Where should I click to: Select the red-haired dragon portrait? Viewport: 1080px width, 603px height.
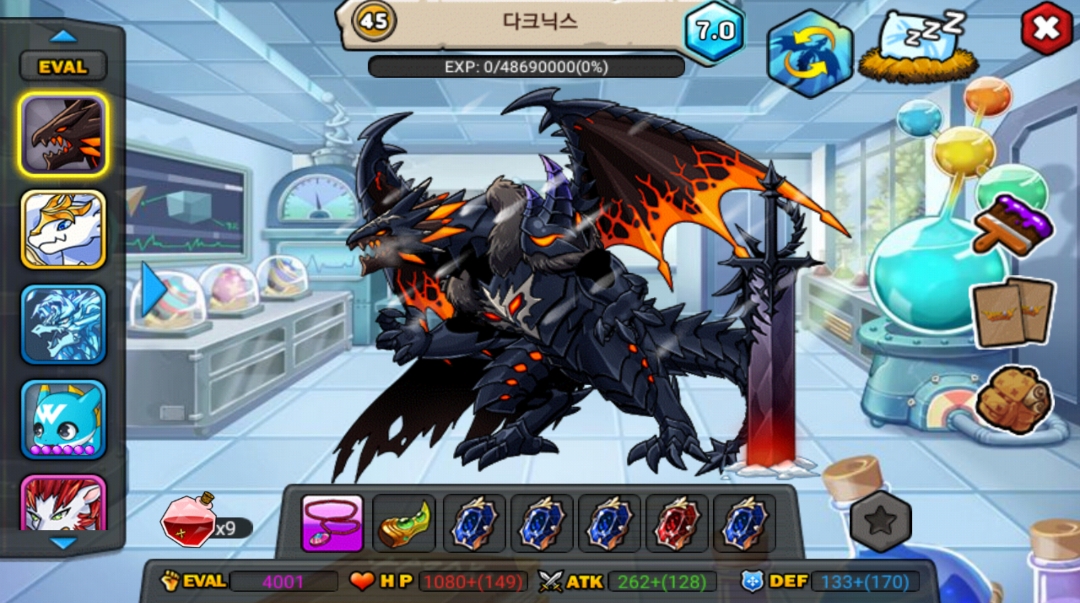tap(64, 503)
